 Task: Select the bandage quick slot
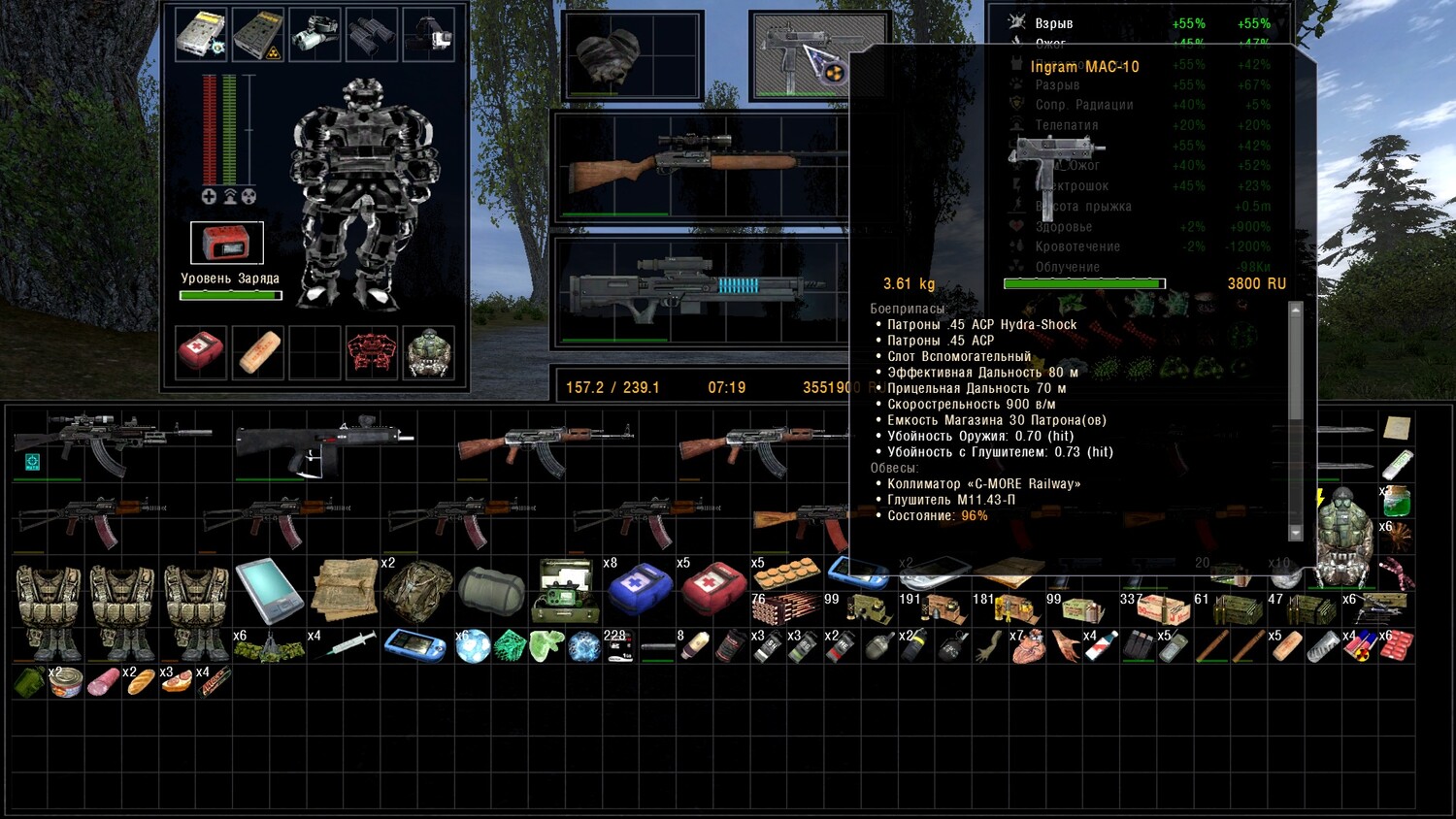point(258,352)
